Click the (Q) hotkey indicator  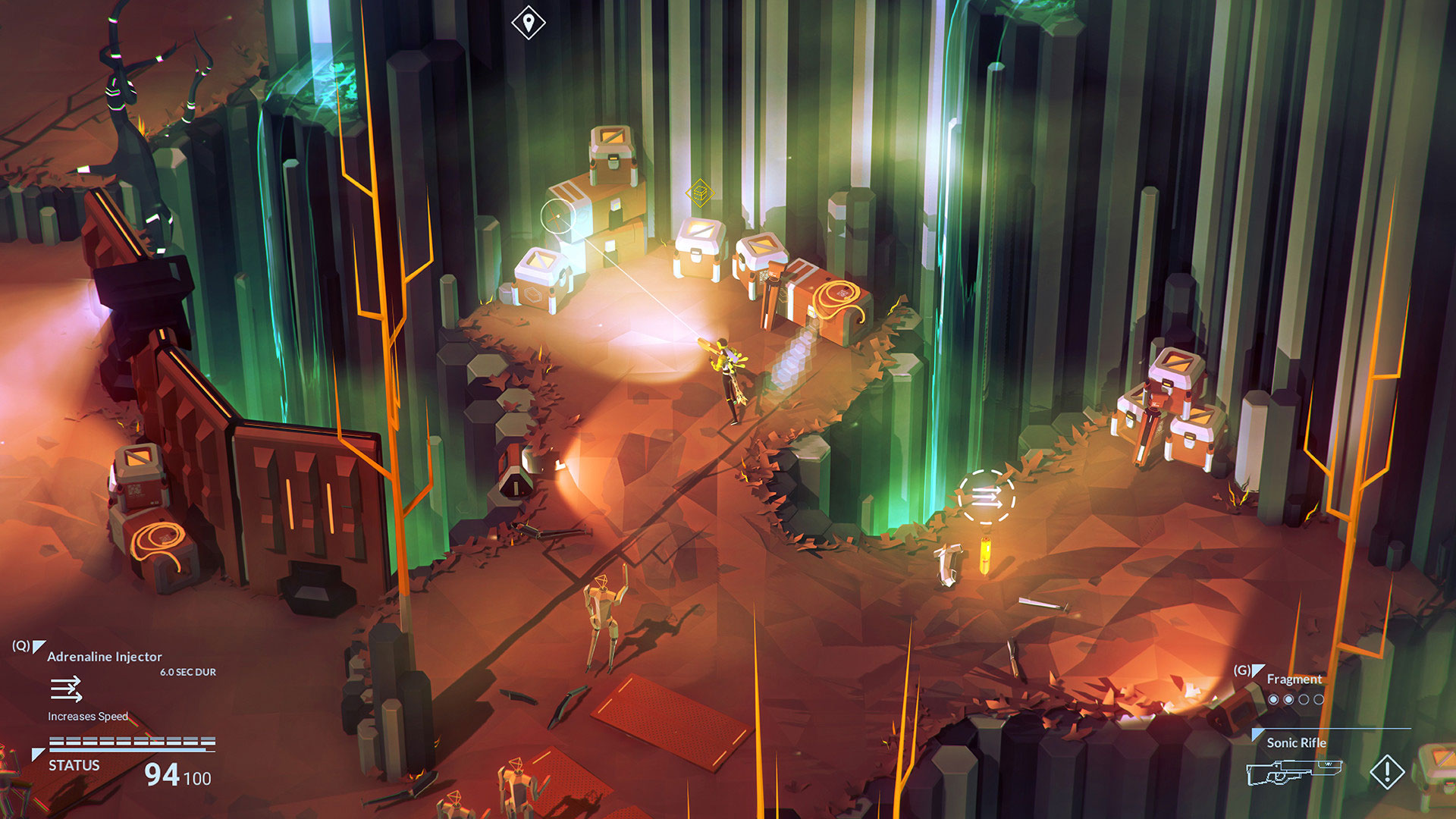(21, 645)
